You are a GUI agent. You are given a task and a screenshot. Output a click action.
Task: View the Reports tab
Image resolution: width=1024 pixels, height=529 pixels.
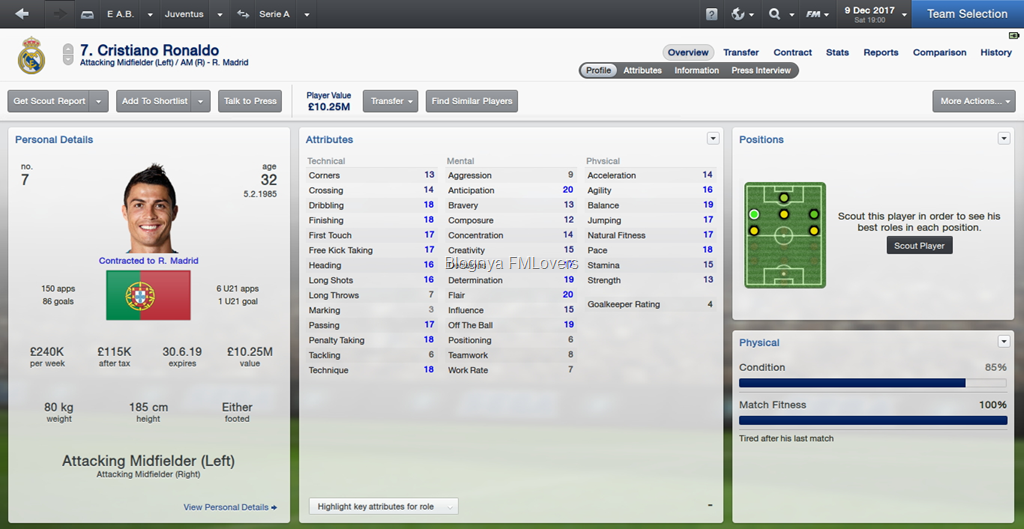(x=881, y=52)
